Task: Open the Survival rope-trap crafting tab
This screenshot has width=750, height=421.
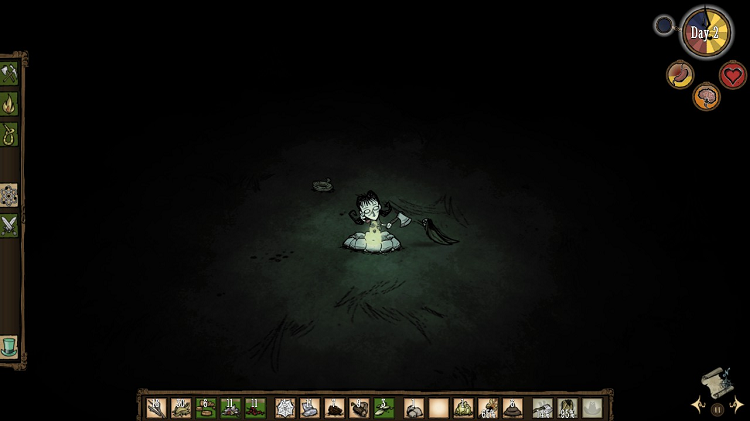Action: point(9,134)
